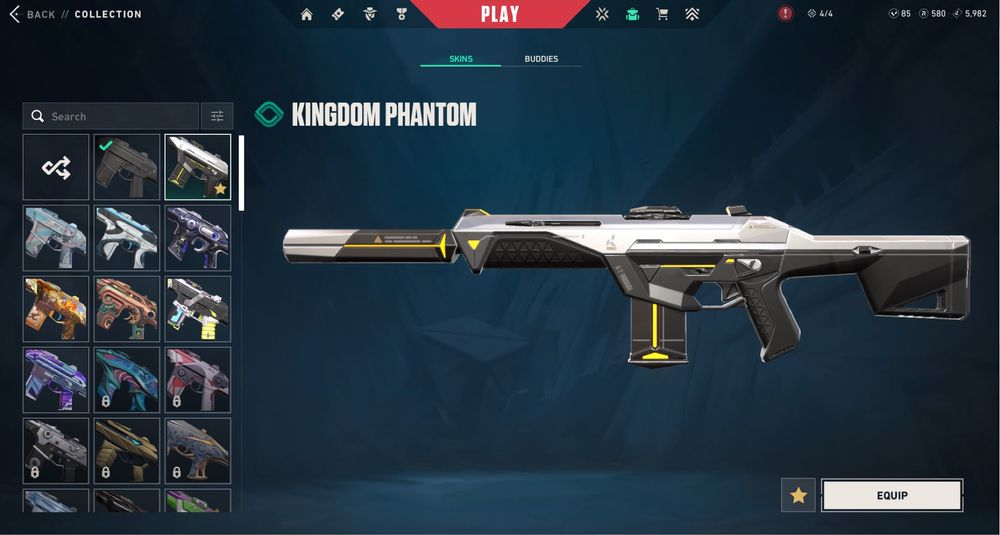
Task: Open the store shopping cart icon
Action: coord(661,14)
